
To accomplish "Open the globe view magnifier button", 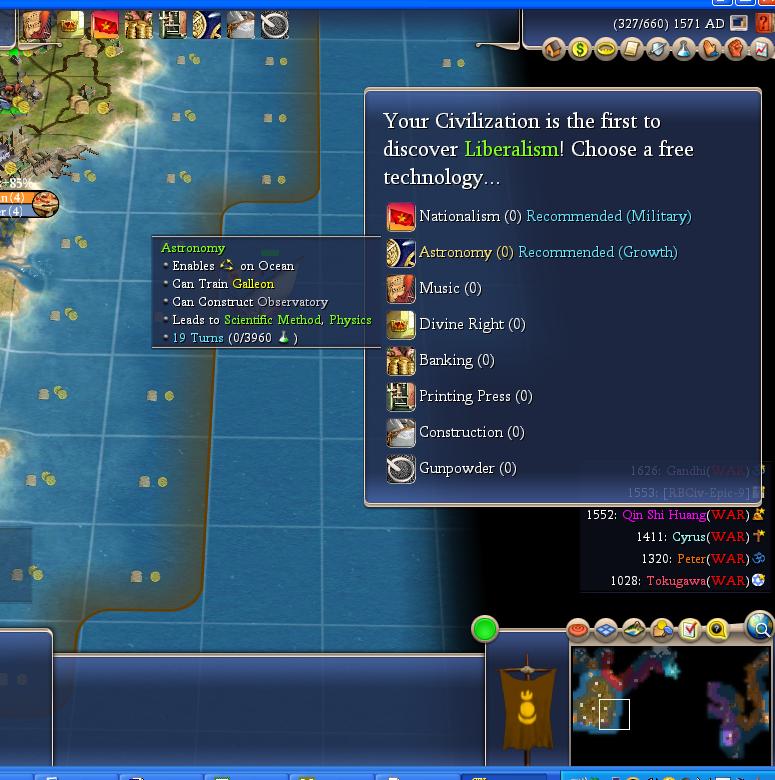I will [x=760, y=628].
